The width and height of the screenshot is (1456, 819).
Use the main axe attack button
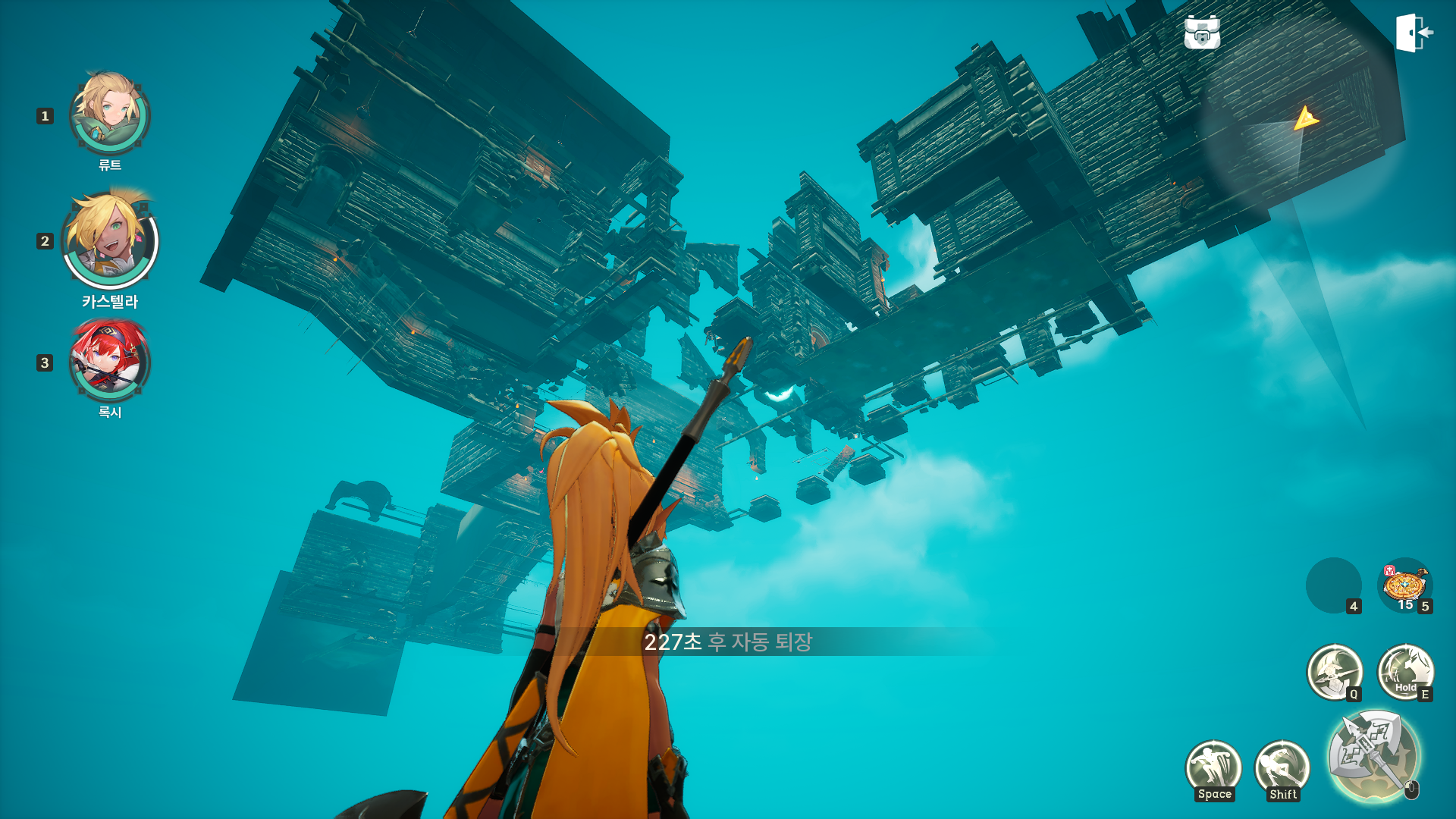(1372, 755)
